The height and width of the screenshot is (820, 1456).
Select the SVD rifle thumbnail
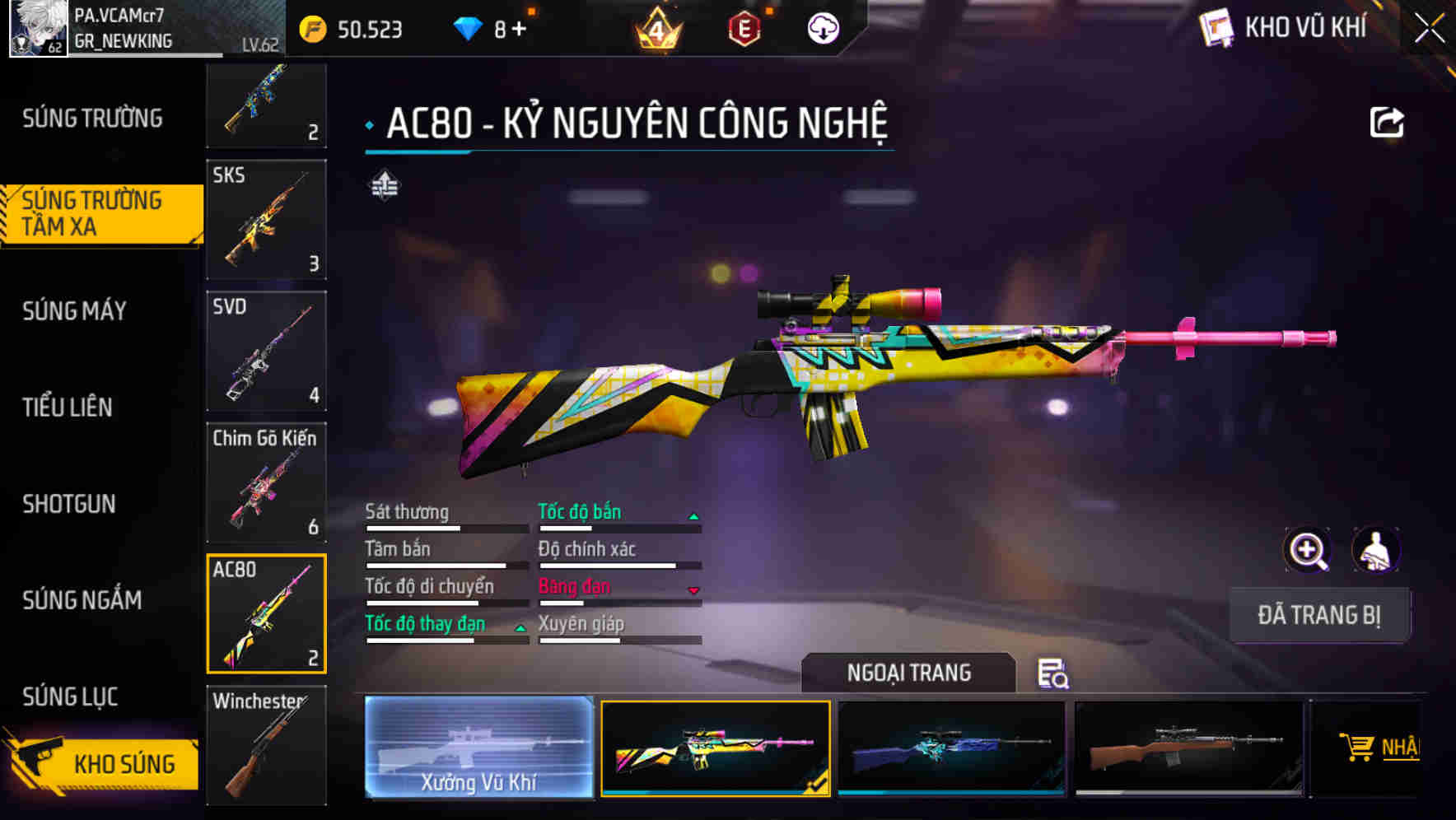pyautogui.click(x=265, y=352)
